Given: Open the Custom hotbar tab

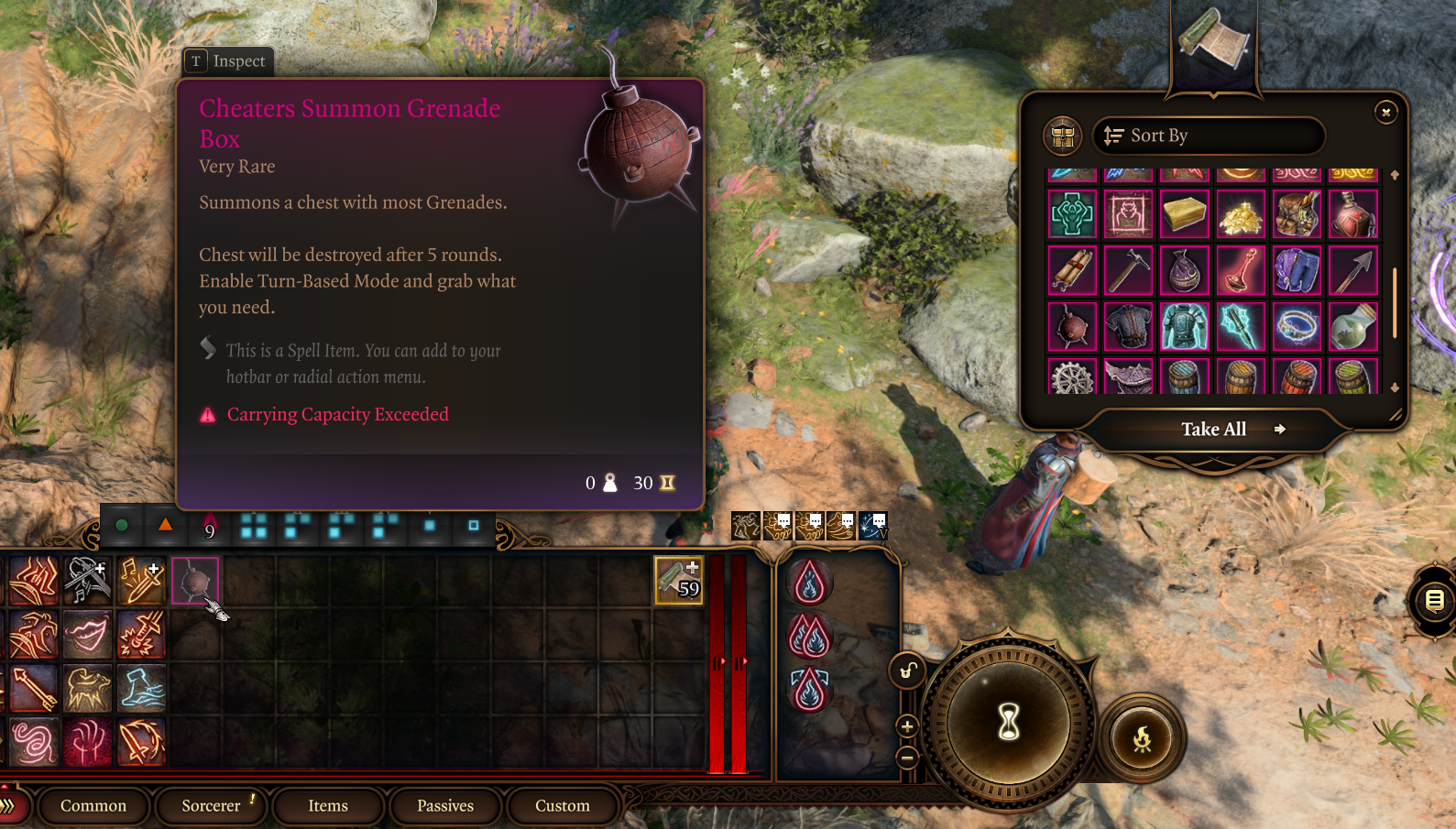Looking at the screenshot, I should (x=563, y=806).
